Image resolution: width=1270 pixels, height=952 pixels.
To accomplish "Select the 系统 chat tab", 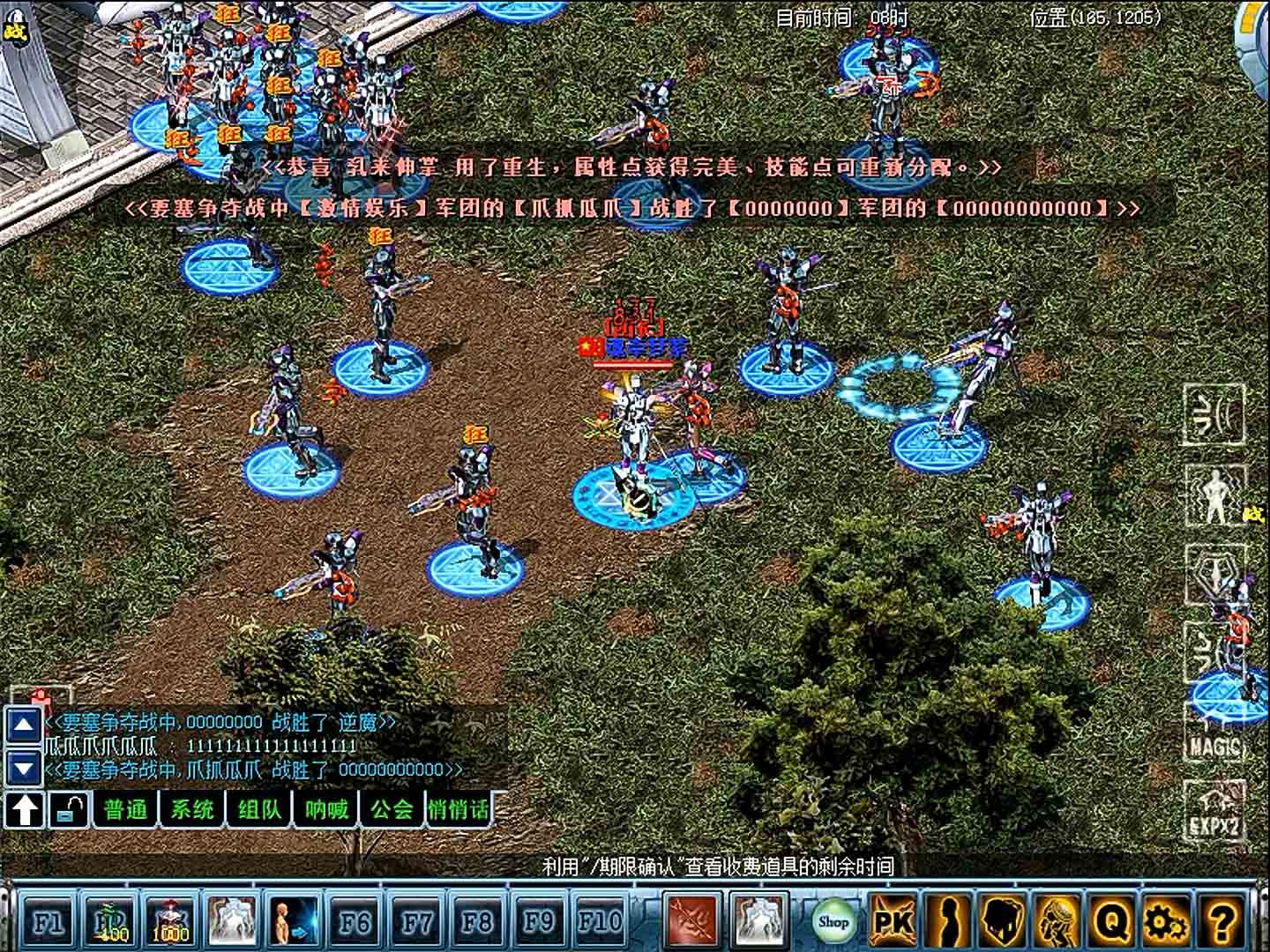I will coord(192,809).
